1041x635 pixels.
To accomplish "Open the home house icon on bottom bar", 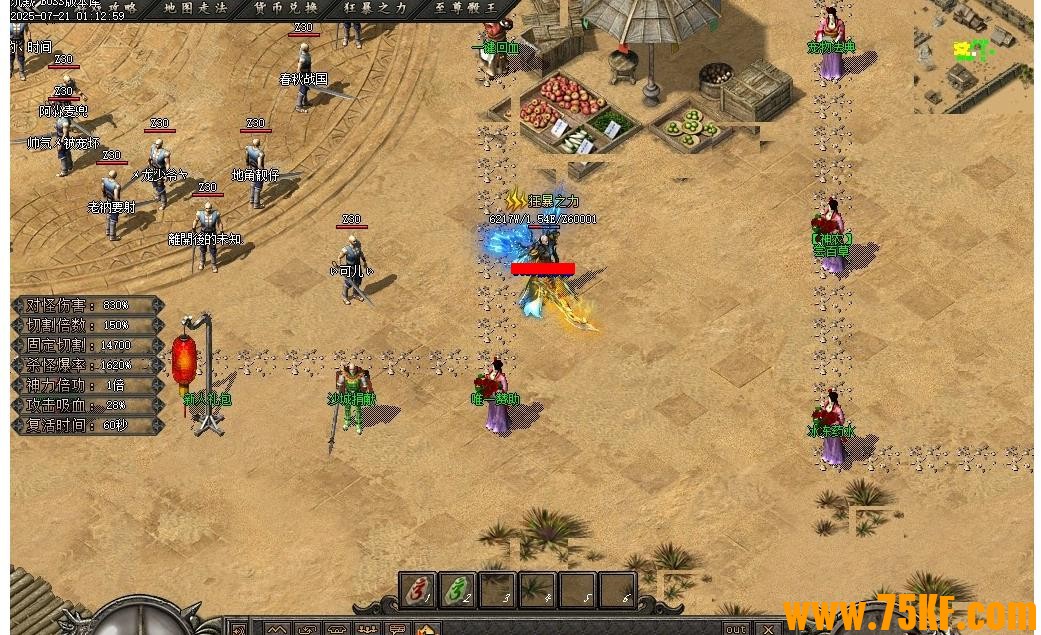I will (427, 629).
